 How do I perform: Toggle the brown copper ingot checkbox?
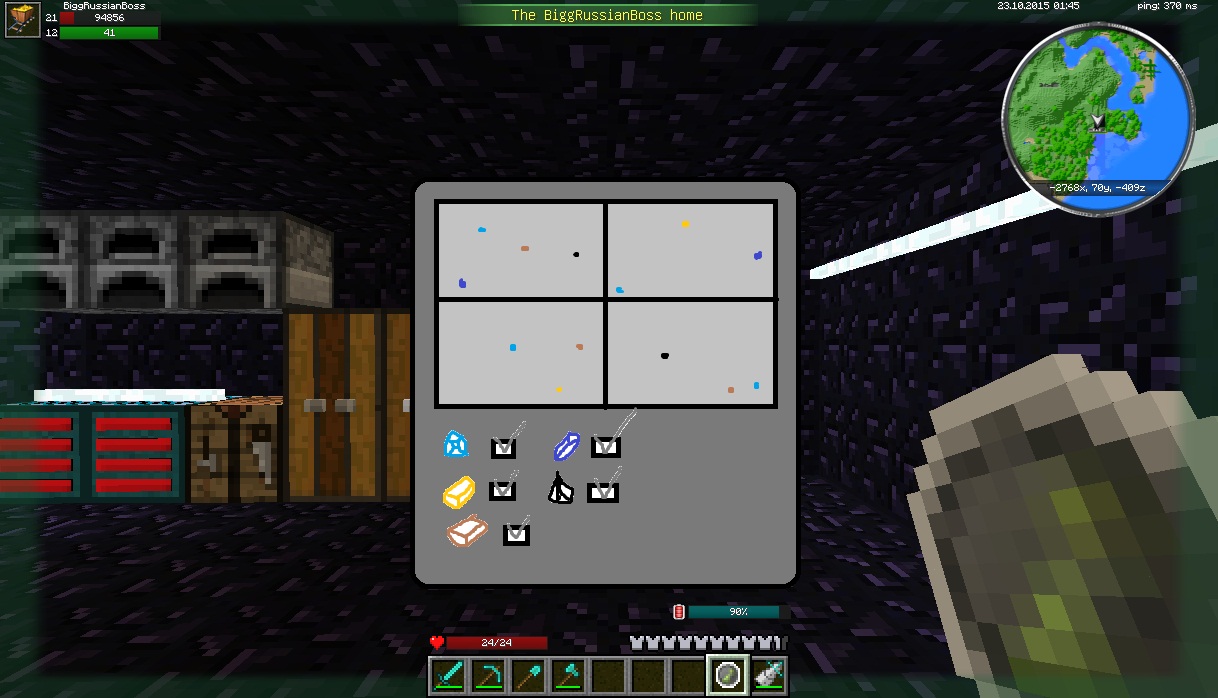pyautogui.click(x=515, y=534)
